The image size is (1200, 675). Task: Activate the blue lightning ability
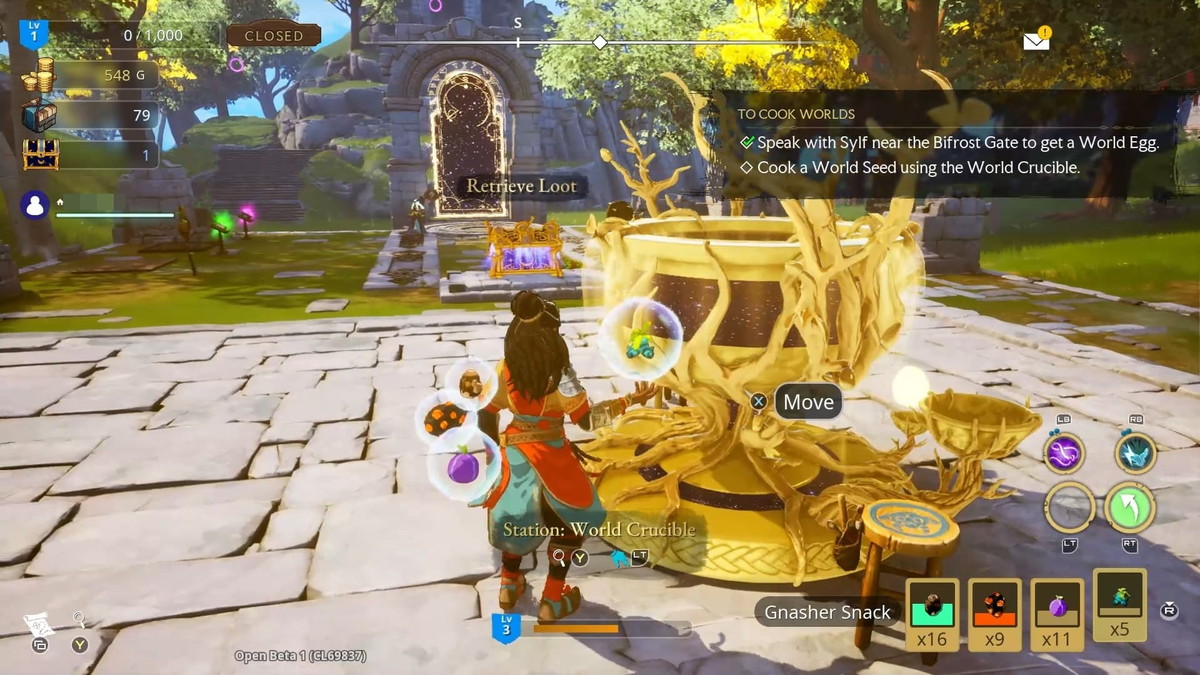click(x=1135, y=453)
